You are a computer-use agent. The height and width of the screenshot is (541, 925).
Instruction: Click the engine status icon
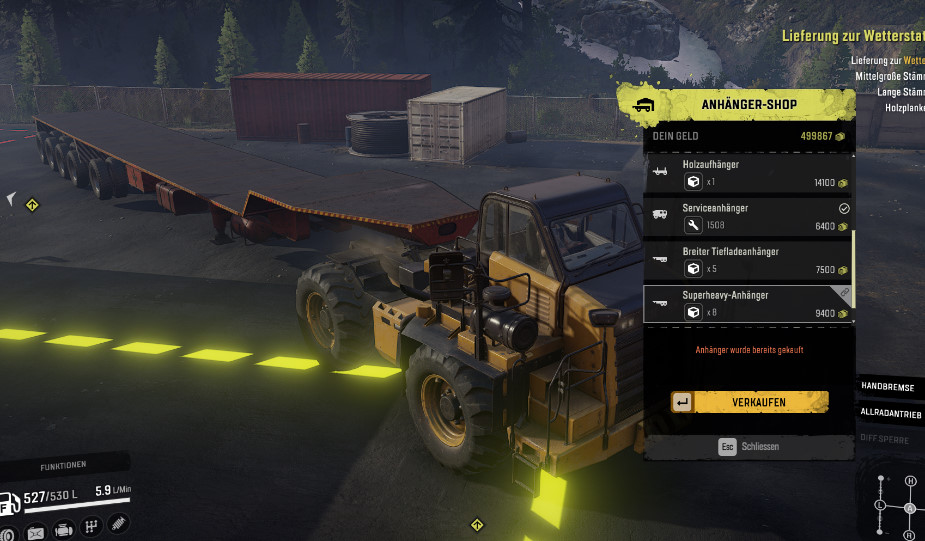coord(63,530)
